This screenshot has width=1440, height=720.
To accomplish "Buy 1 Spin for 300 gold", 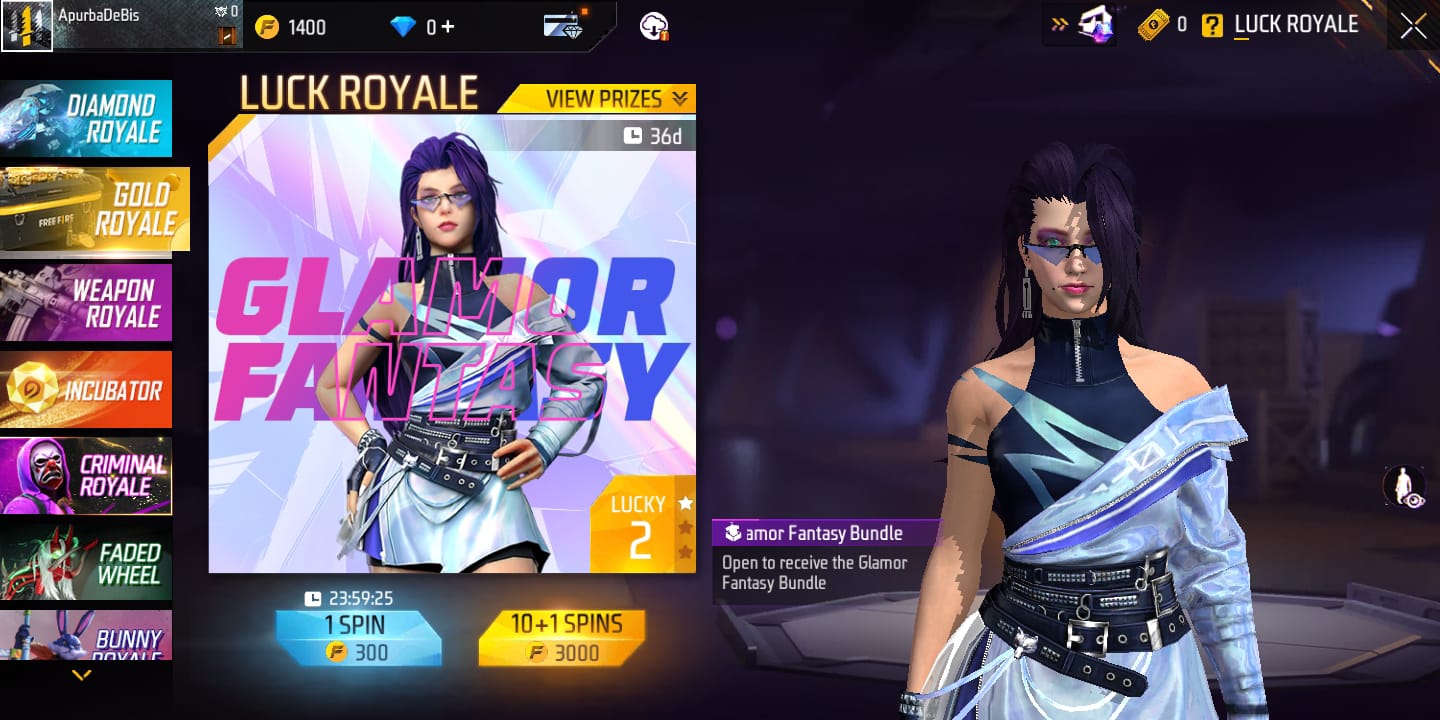I will coord(358,638).
